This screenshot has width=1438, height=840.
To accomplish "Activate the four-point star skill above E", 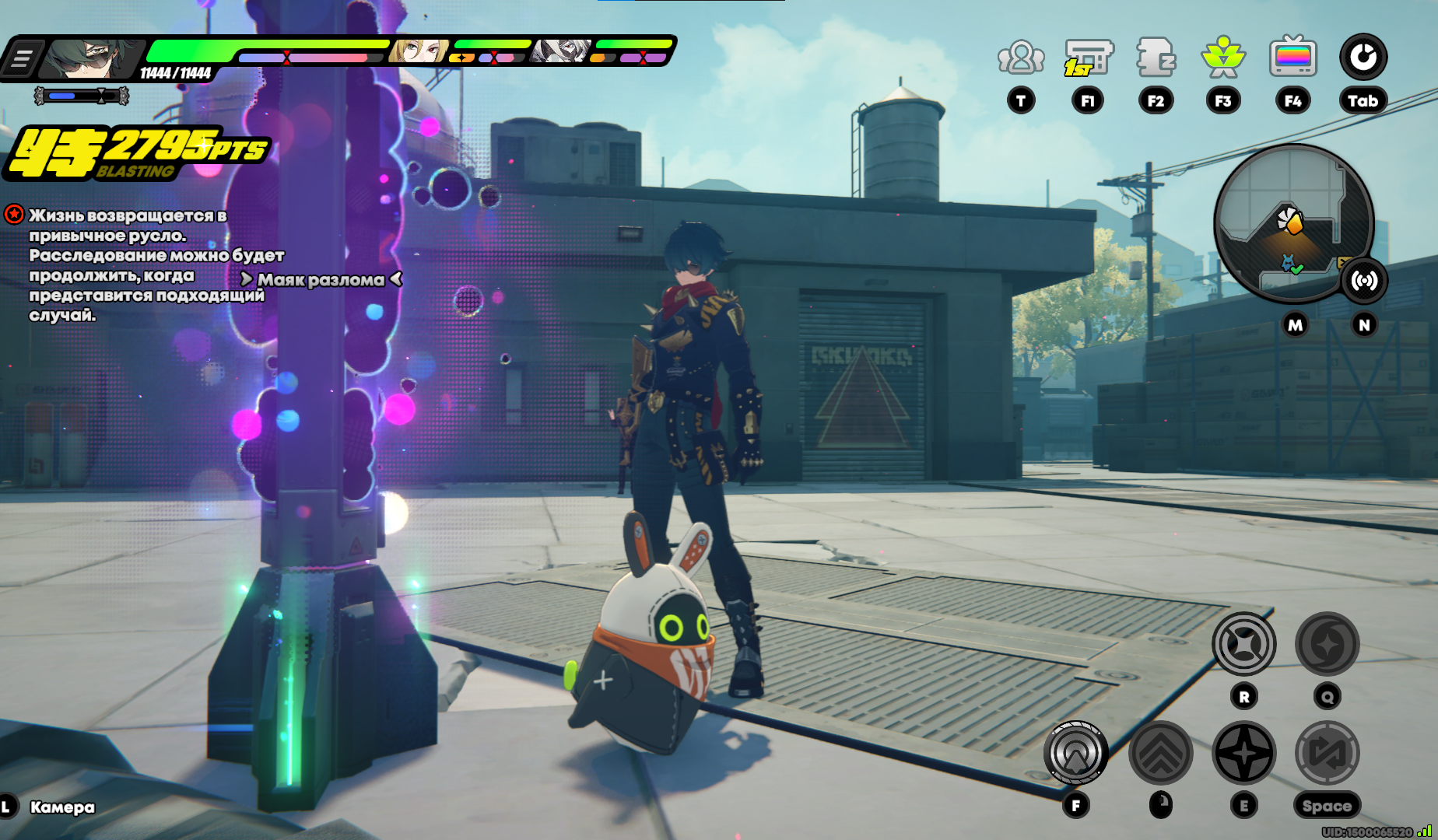I will 1243,753.
